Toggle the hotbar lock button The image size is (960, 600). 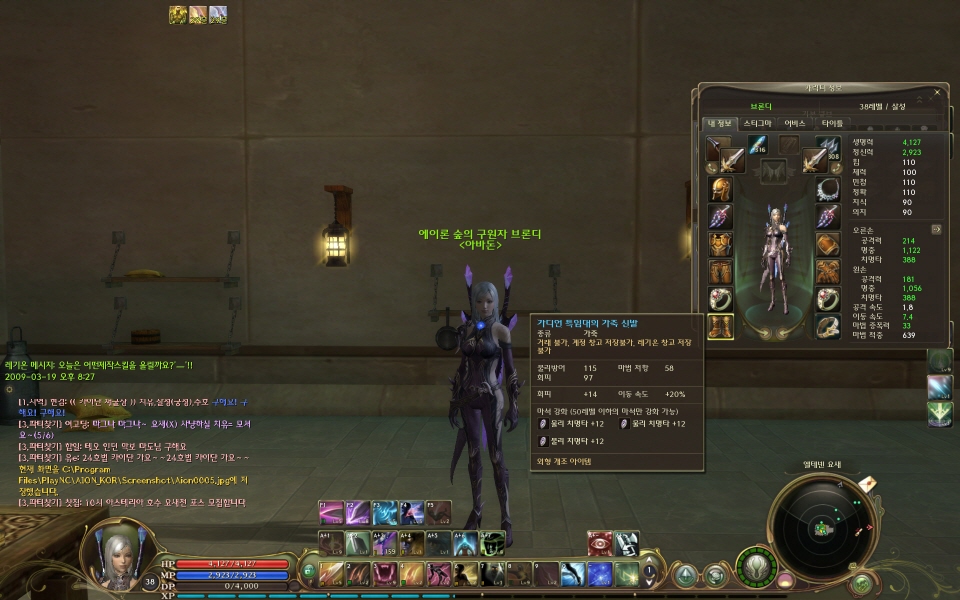pos(309,572)
